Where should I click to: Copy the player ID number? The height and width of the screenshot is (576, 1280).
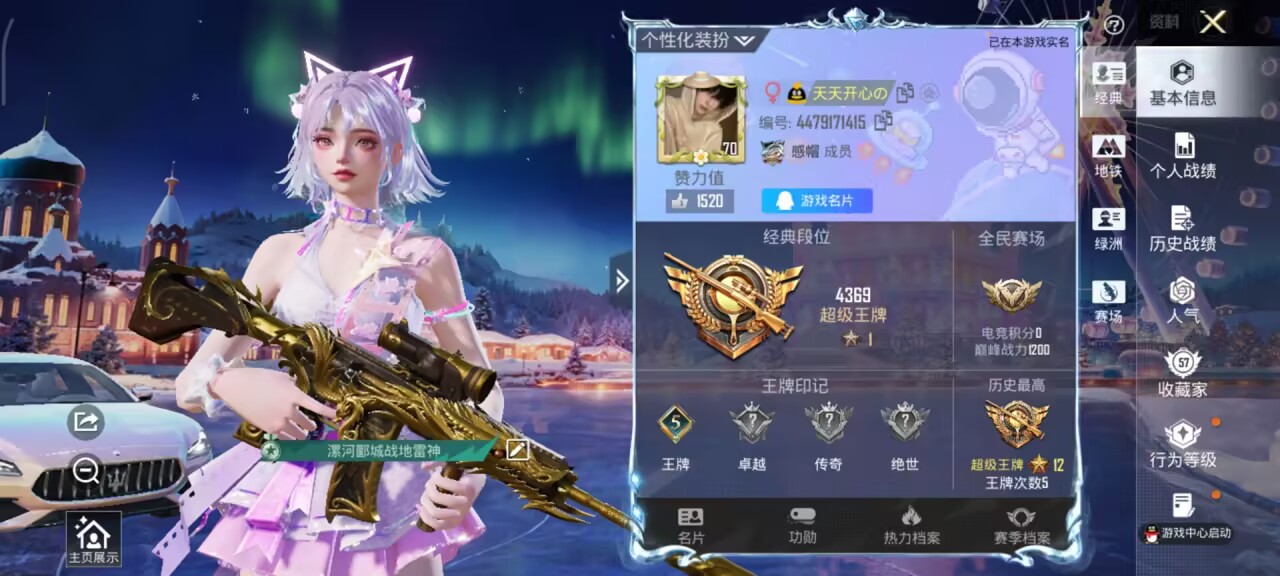pyautogui.click(x=884, y=122)
